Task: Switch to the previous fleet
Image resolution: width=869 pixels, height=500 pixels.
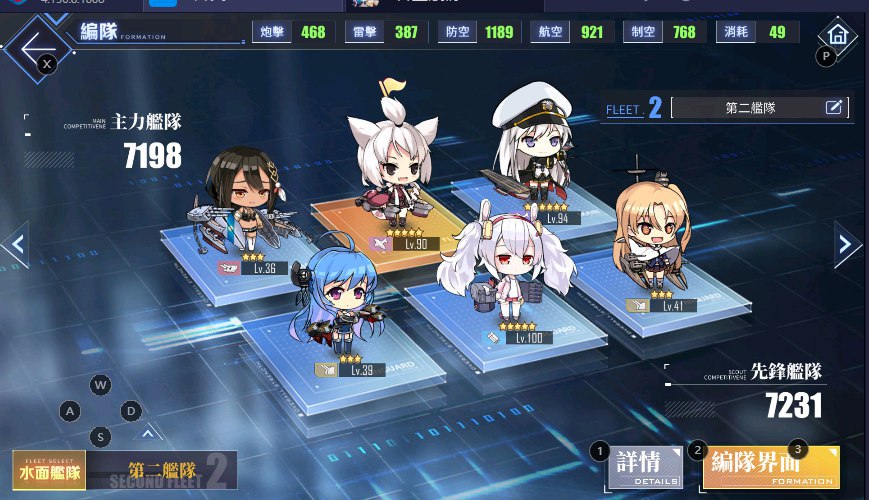Action: click(x=15, y=244)
